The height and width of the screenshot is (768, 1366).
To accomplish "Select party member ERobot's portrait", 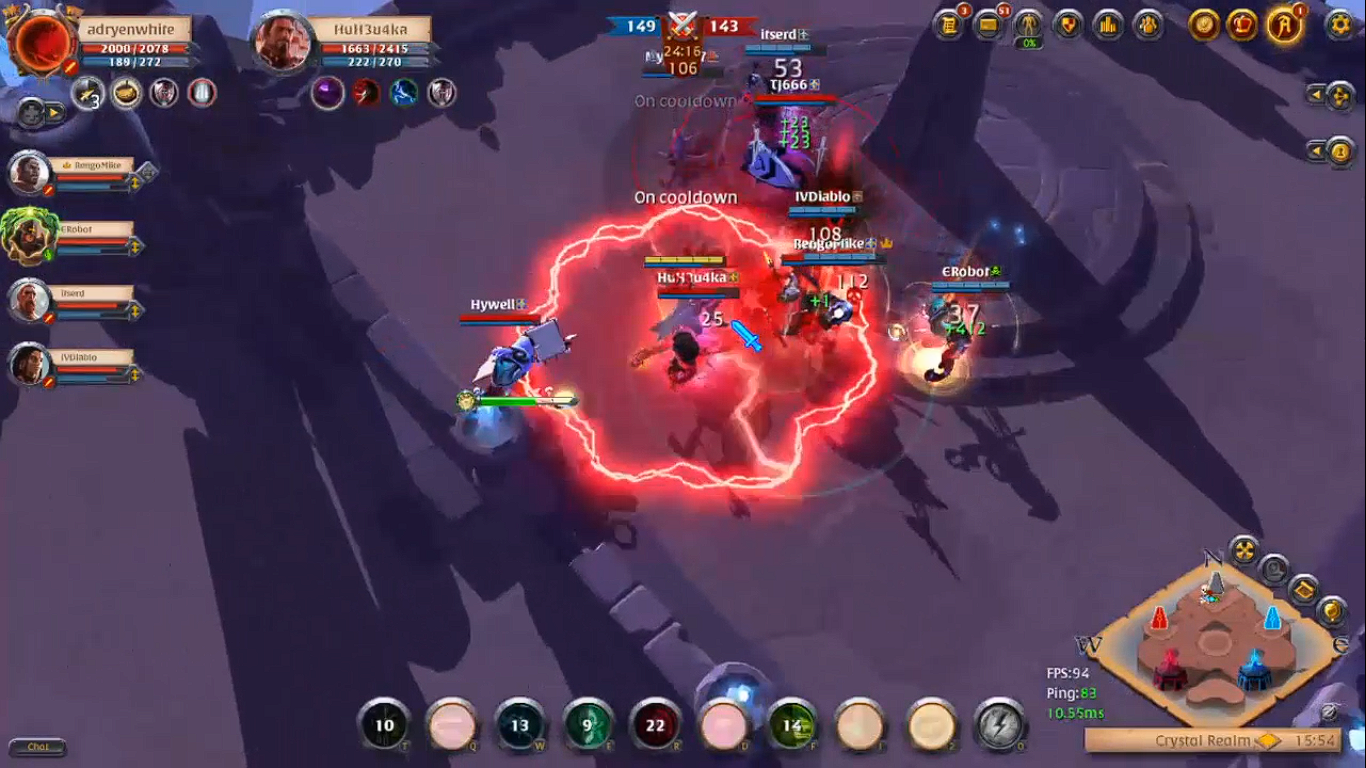I will [x=30, y=237].
